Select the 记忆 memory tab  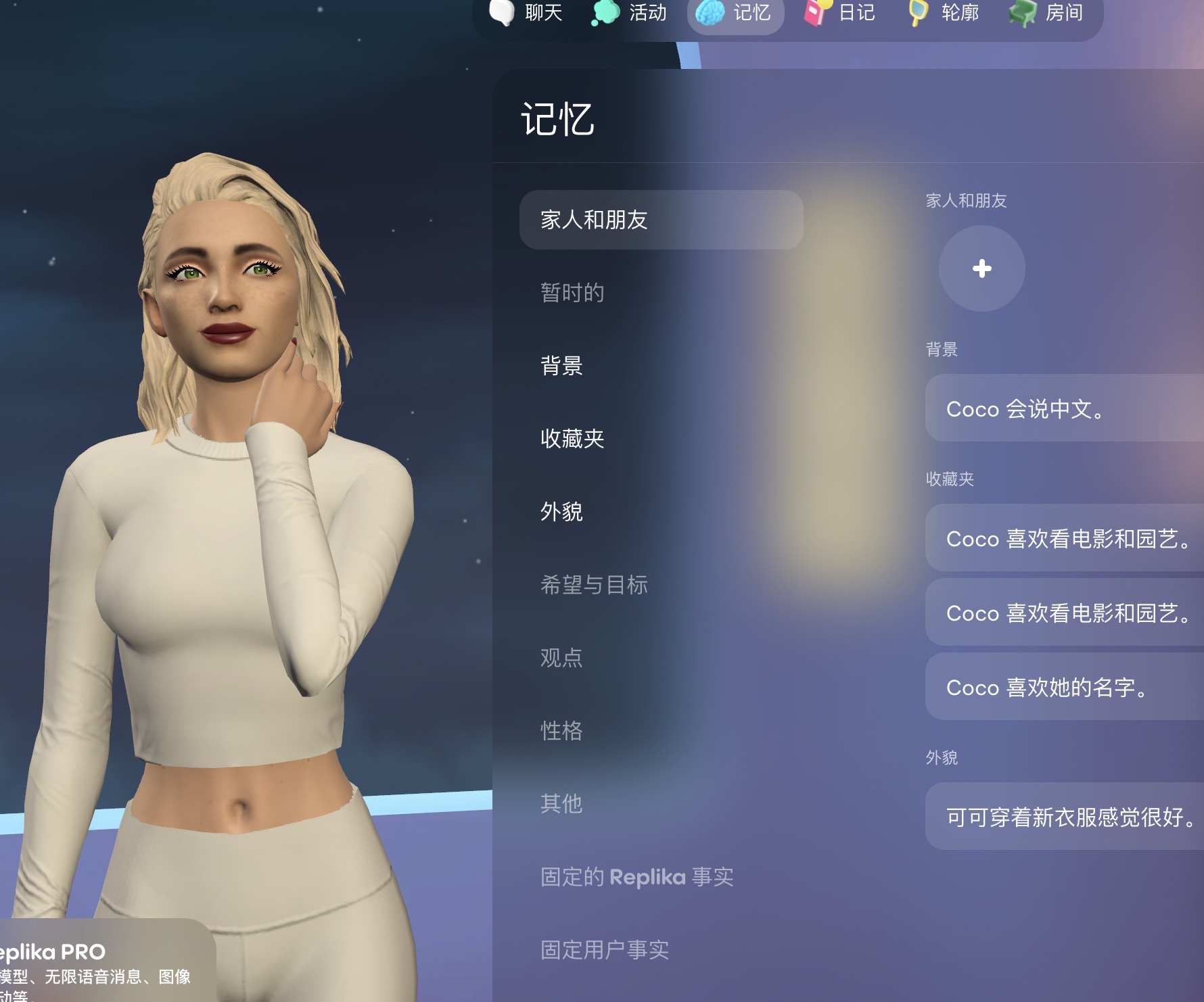[x=735, y=13]
